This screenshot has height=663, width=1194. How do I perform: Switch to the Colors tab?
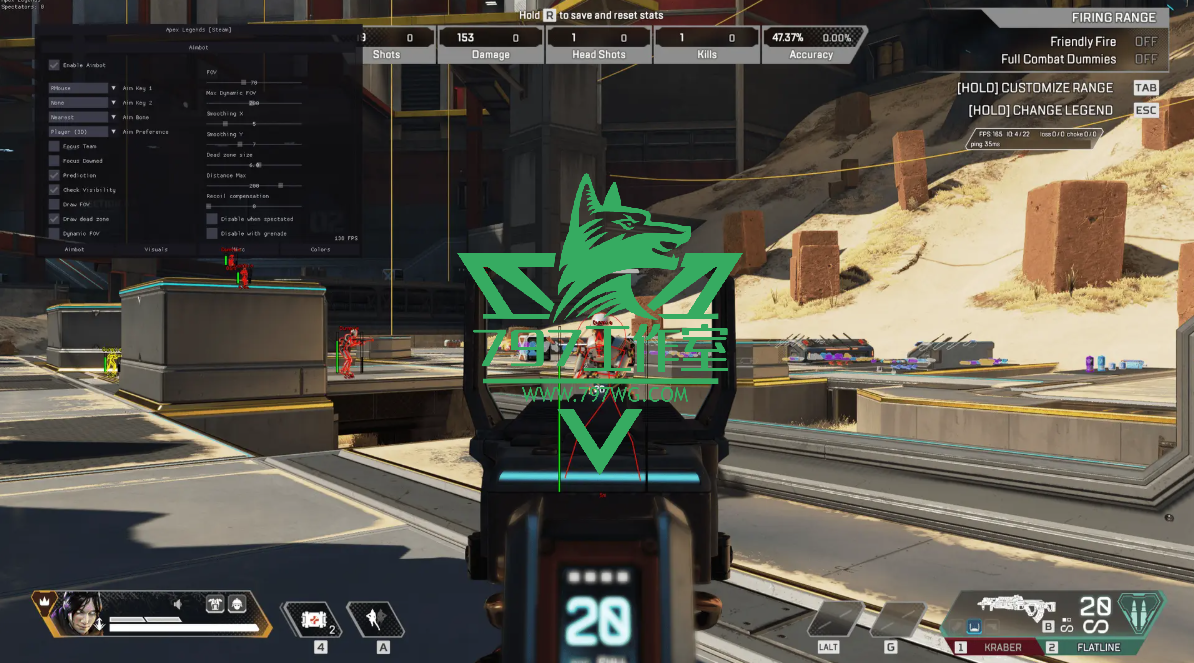(x=320, y=249)
